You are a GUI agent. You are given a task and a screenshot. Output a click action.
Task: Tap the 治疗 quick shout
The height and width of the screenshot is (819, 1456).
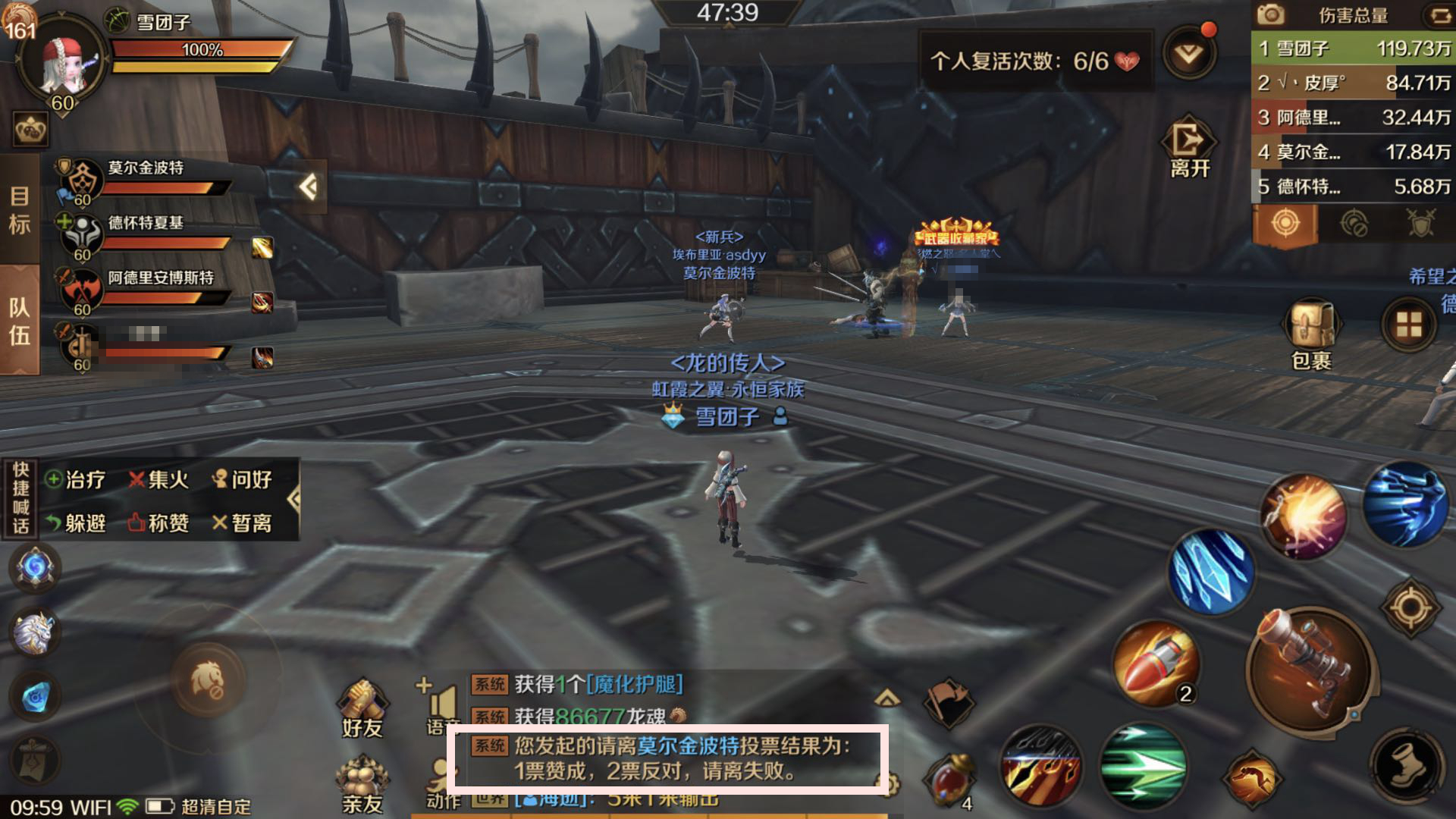tap(76, 480)
